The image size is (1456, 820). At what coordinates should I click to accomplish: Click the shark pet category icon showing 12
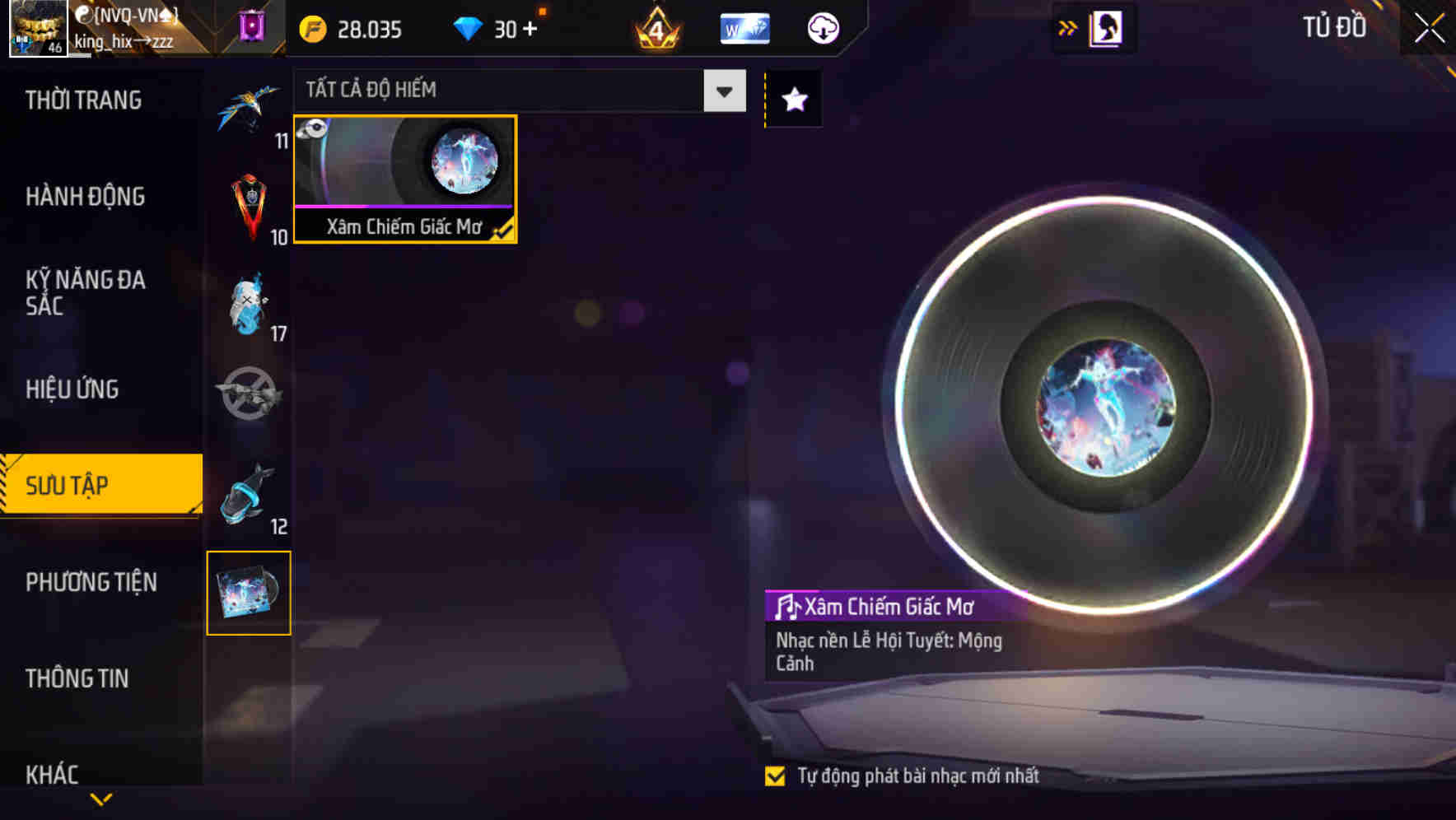point(250,494)
